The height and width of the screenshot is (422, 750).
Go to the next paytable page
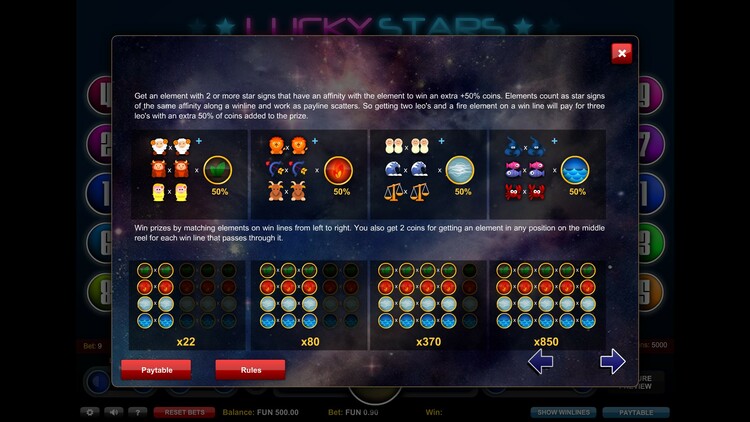(x=612, y=361)
